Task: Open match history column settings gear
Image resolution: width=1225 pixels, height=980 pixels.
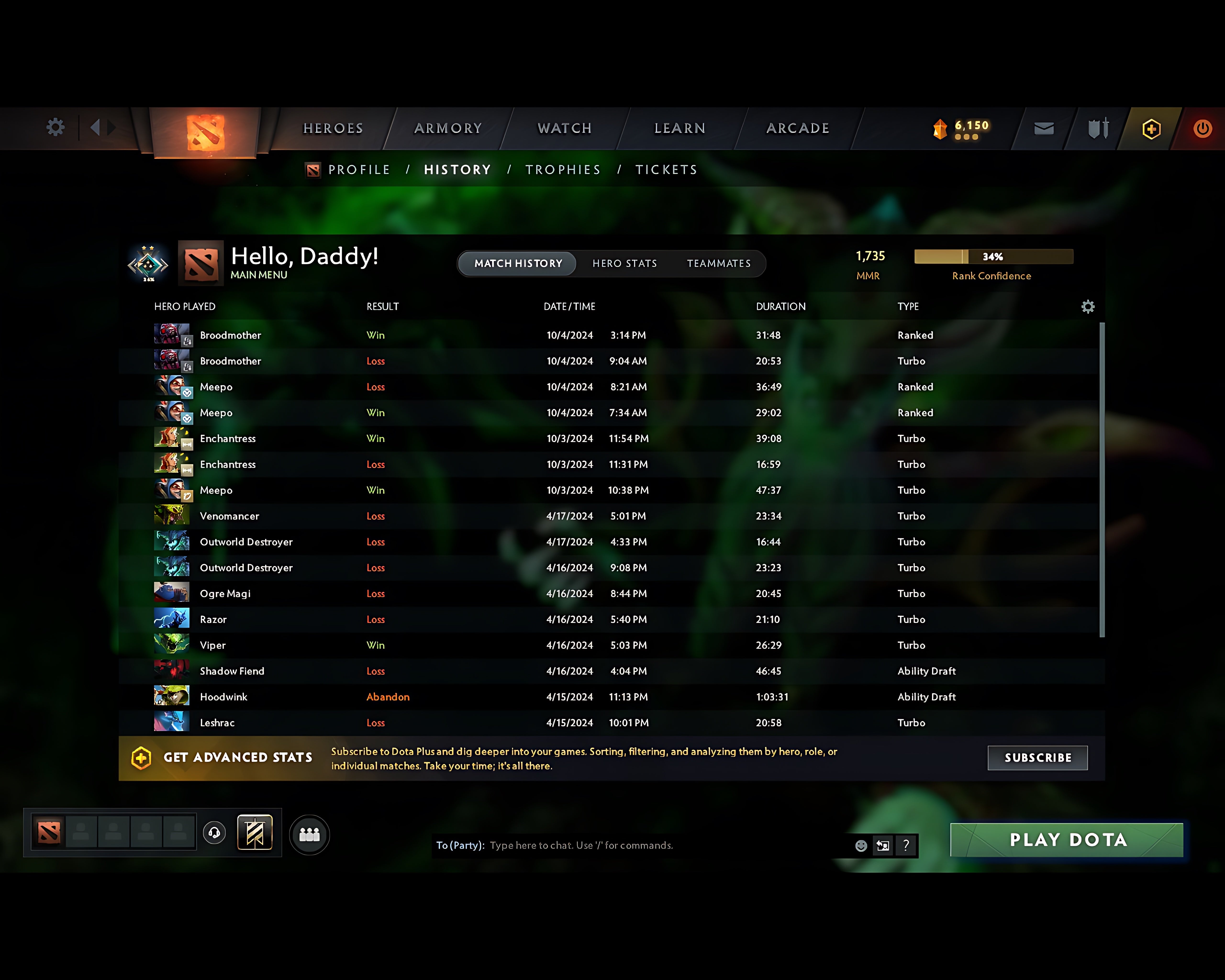Action: pyautogui.click(x=1088, y=306)
